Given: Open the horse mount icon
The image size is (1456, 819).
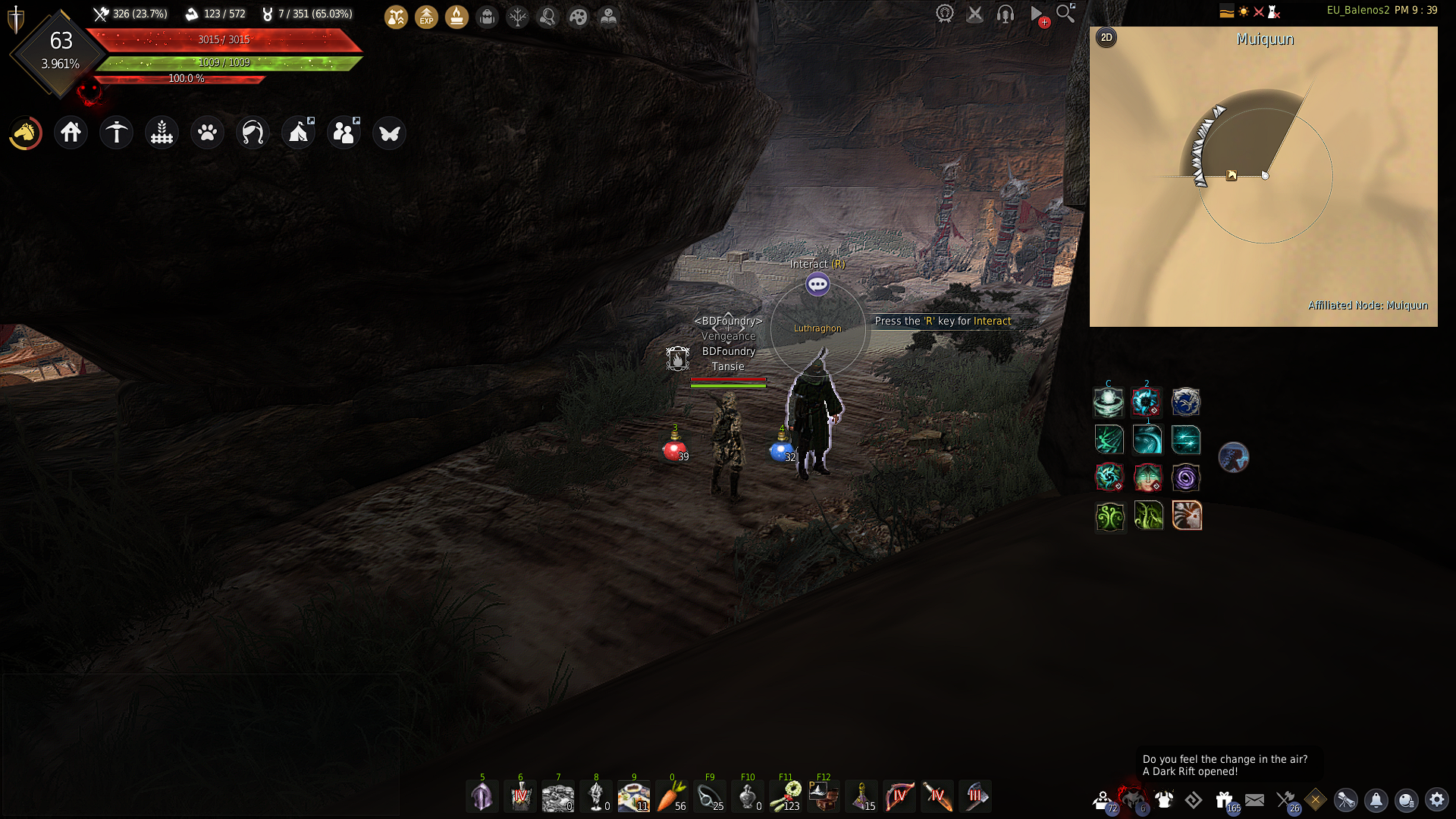Looking at the screenshot, I should (x=25, y=133).
